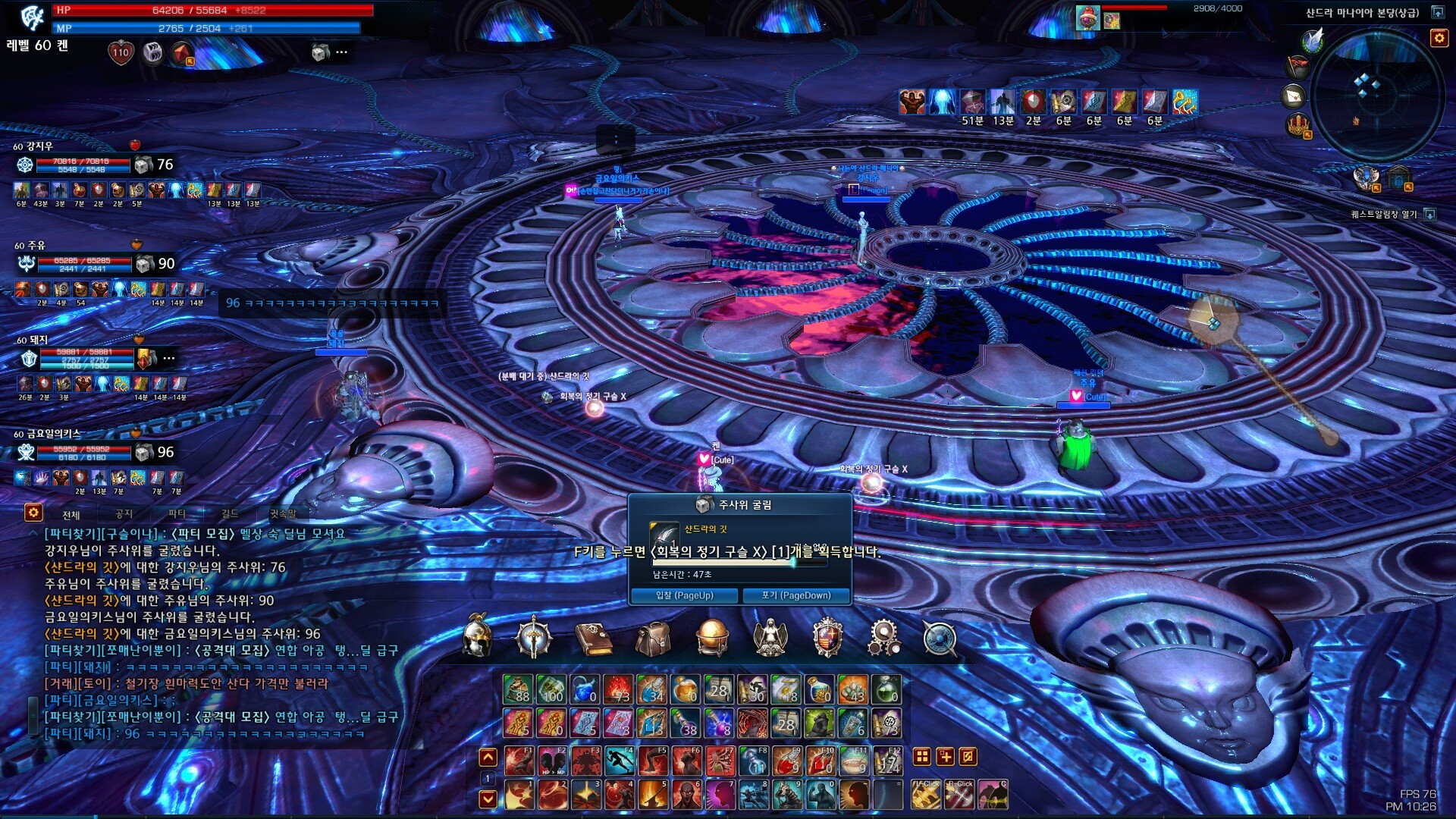Image resolution: width=1456 pixels, height=819 pixels.
Task: Switch to the 파티 chat tab
Action: coord(177,514)
